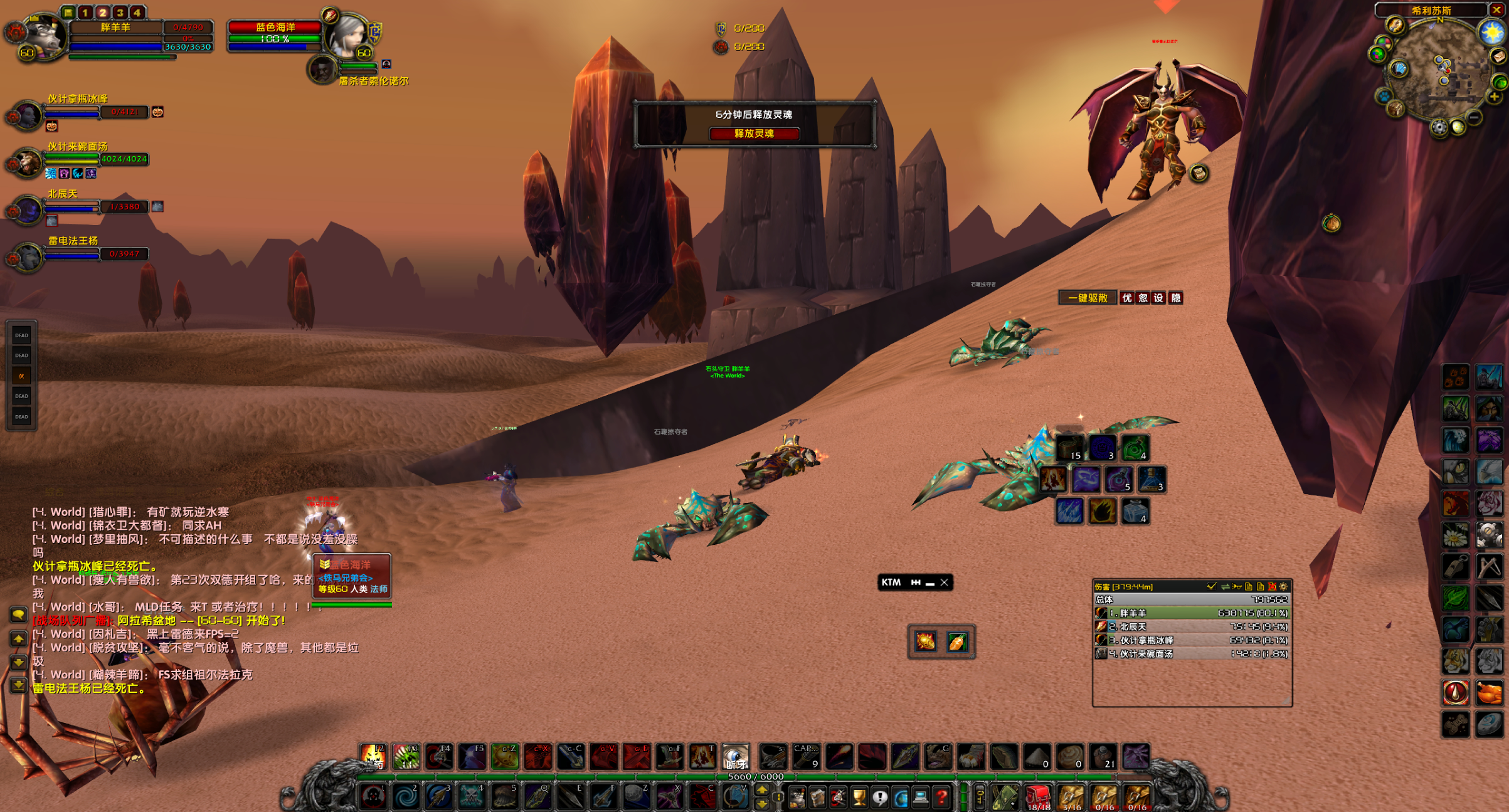Open the red backpack bag showing 18/18
1509x812 pixels.
(1038, 796)
